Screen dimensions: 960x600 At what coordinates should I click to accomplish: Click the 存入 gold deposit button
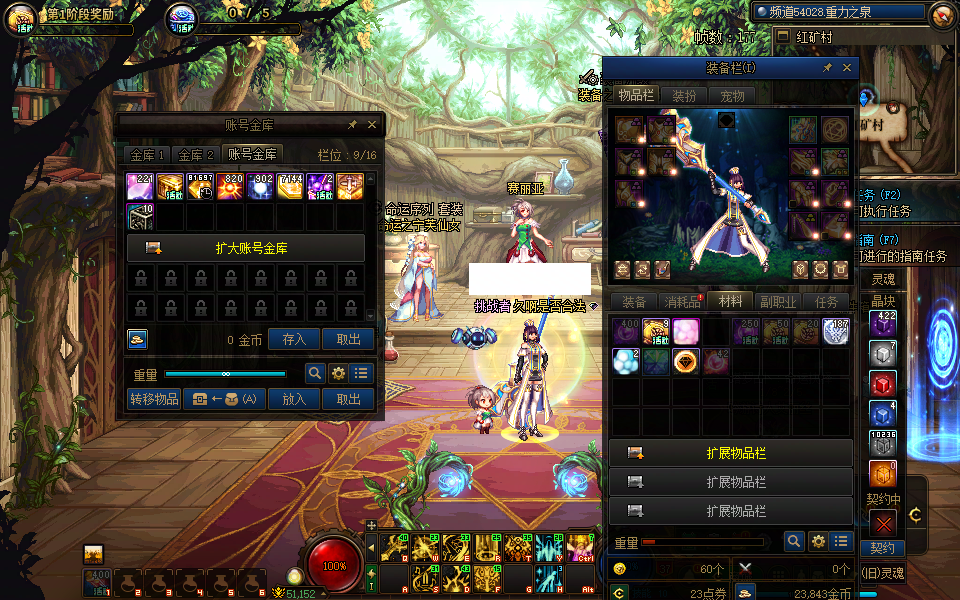pyautogui.click(x=294, y=340)
